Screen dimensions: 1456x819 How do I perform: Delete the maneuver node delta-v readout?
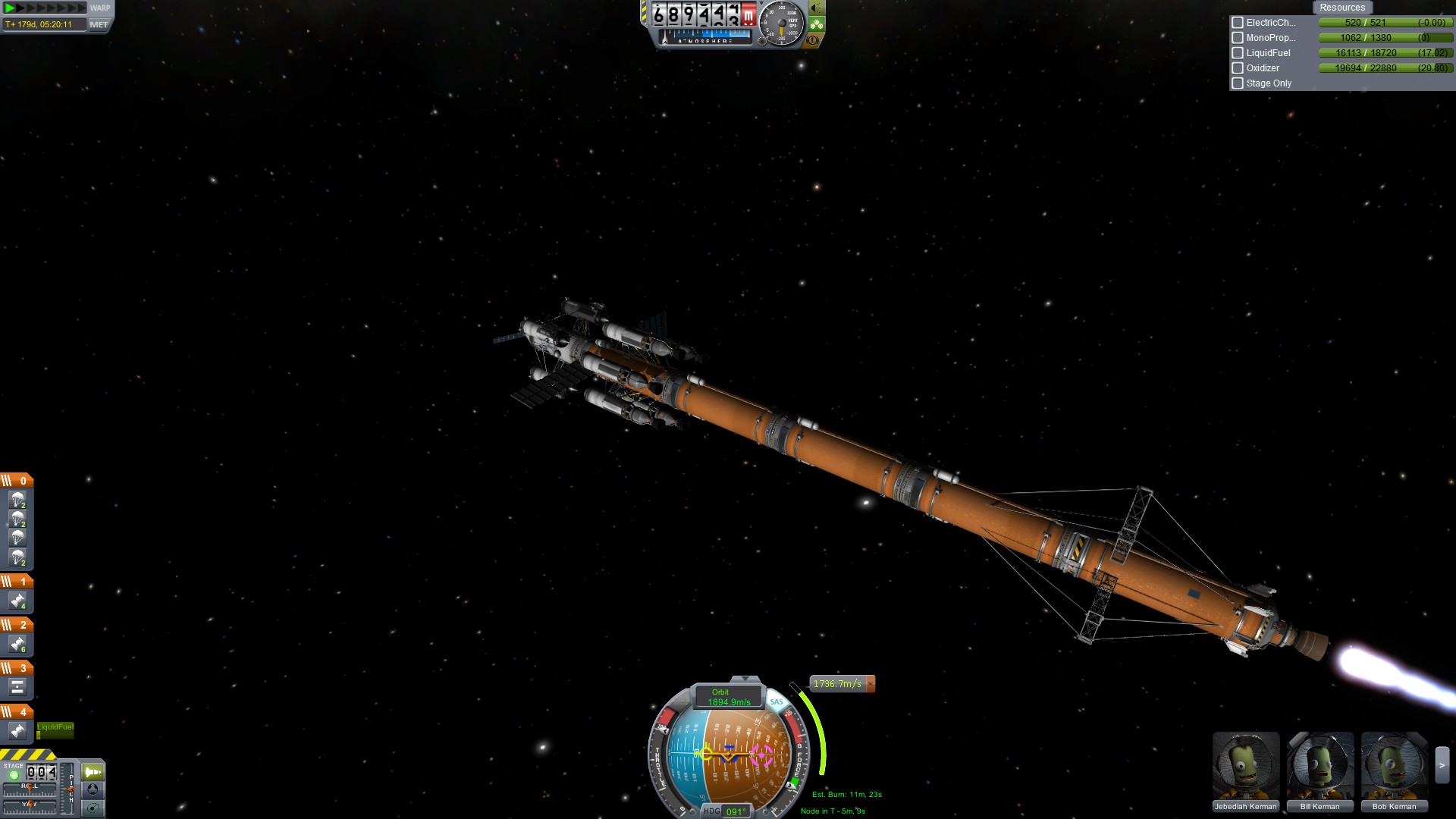[871, 684]
